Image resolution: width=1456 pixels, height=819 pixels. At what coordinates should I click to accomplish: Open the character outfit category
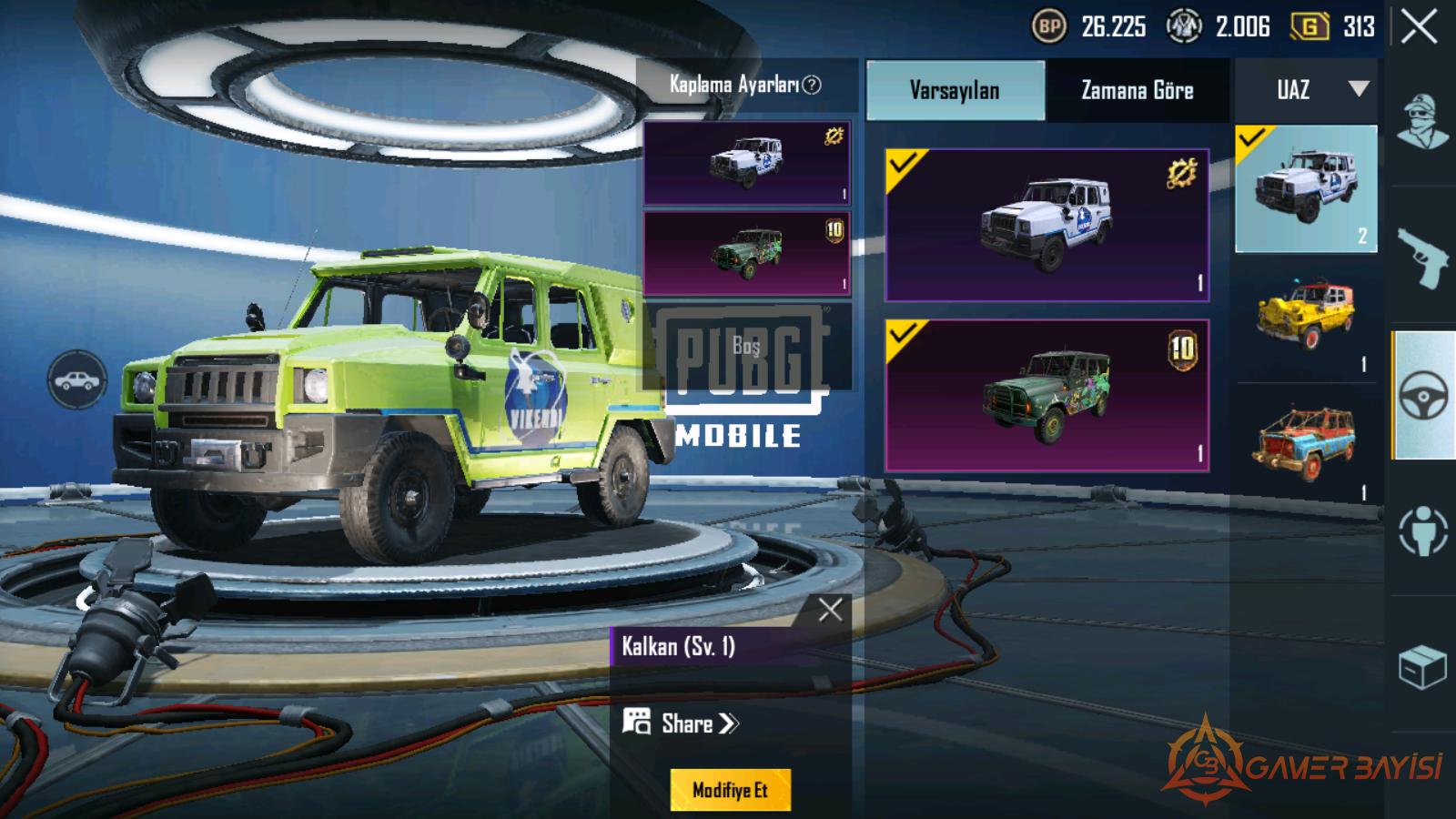pos(1422,121)
